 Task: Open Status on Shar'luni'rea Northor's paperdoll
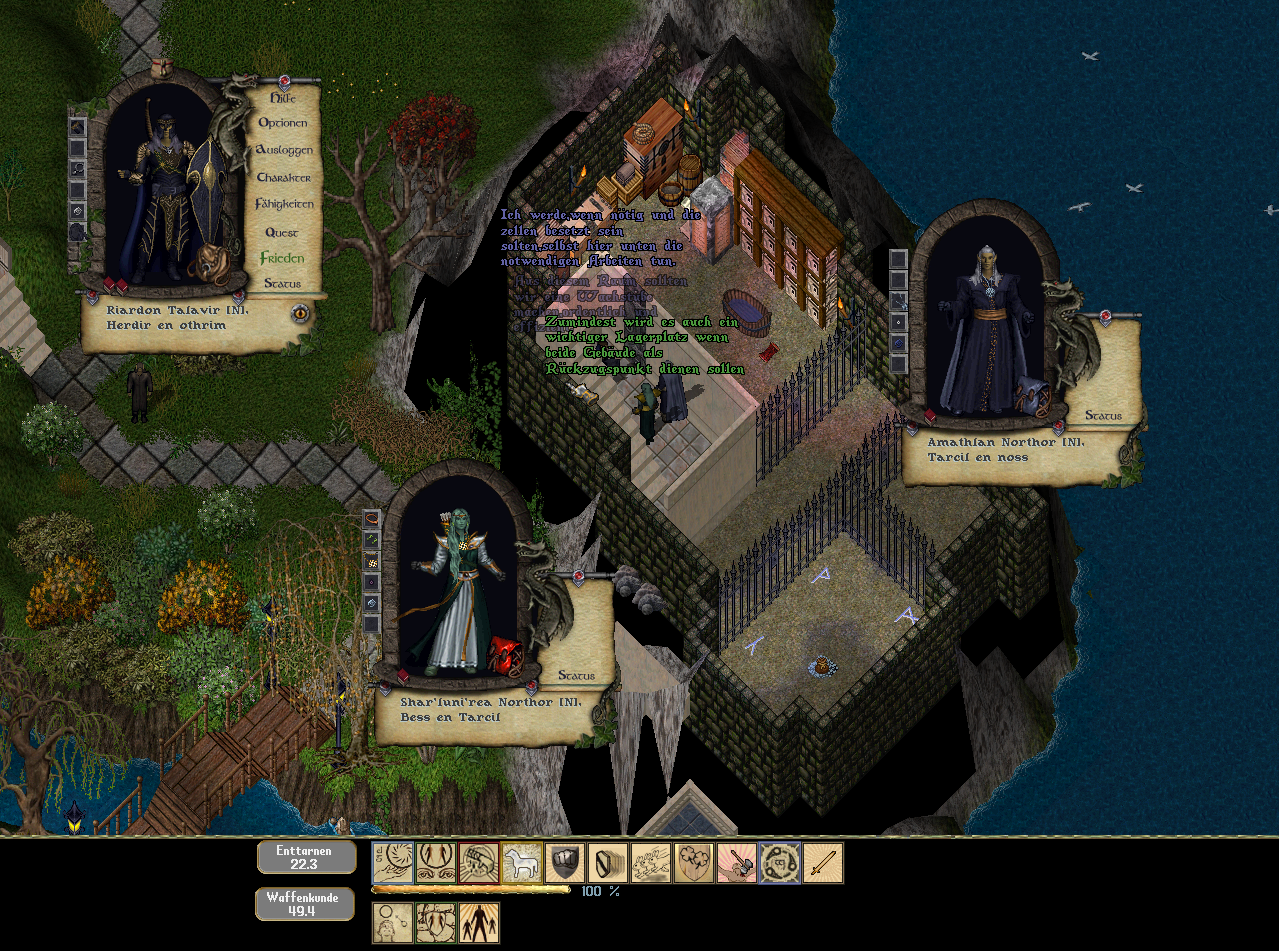click(577, 675)
